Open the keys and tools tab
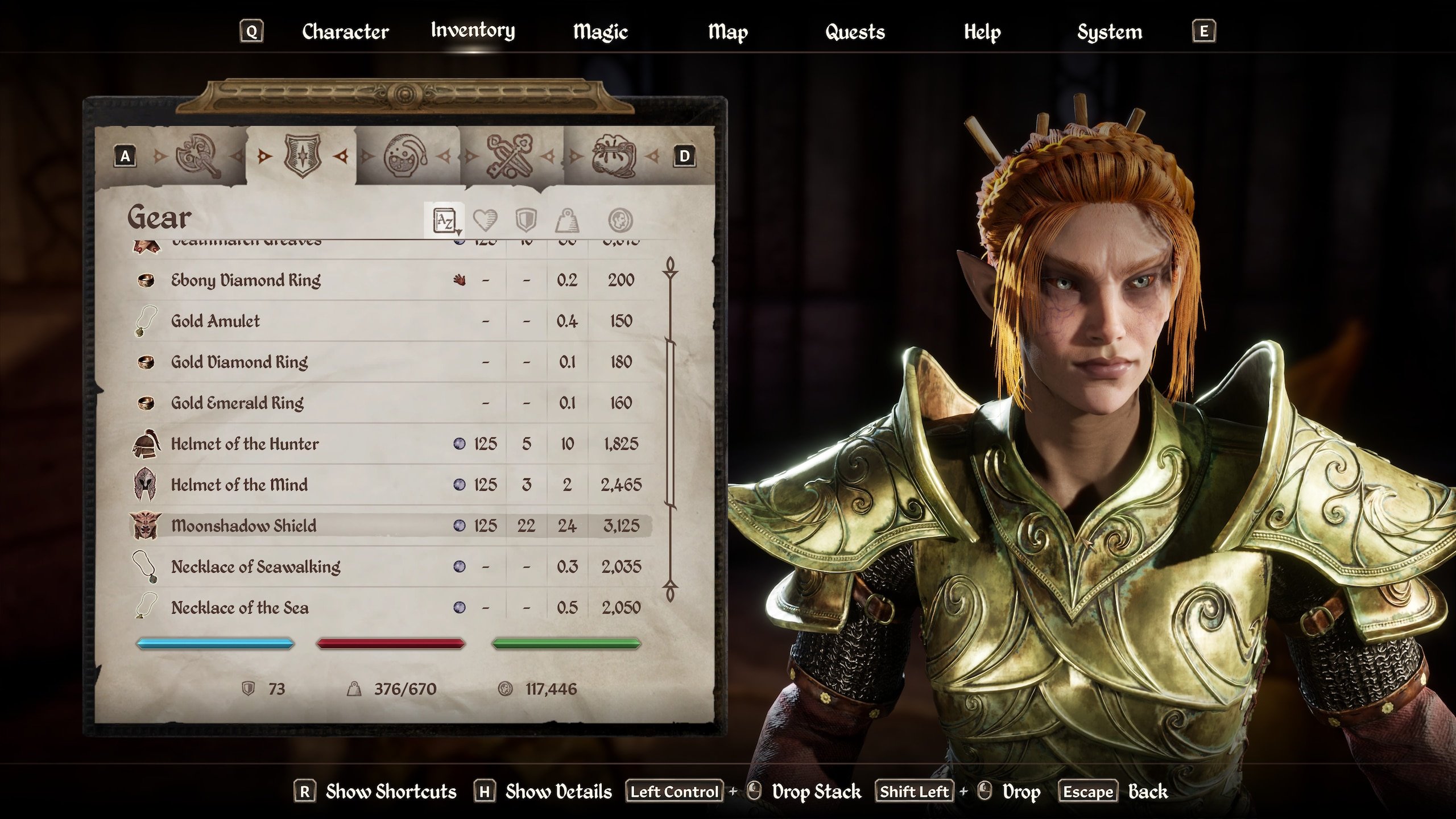The height and width of the screenshot is (819, 1456). (x=510, y=156)
